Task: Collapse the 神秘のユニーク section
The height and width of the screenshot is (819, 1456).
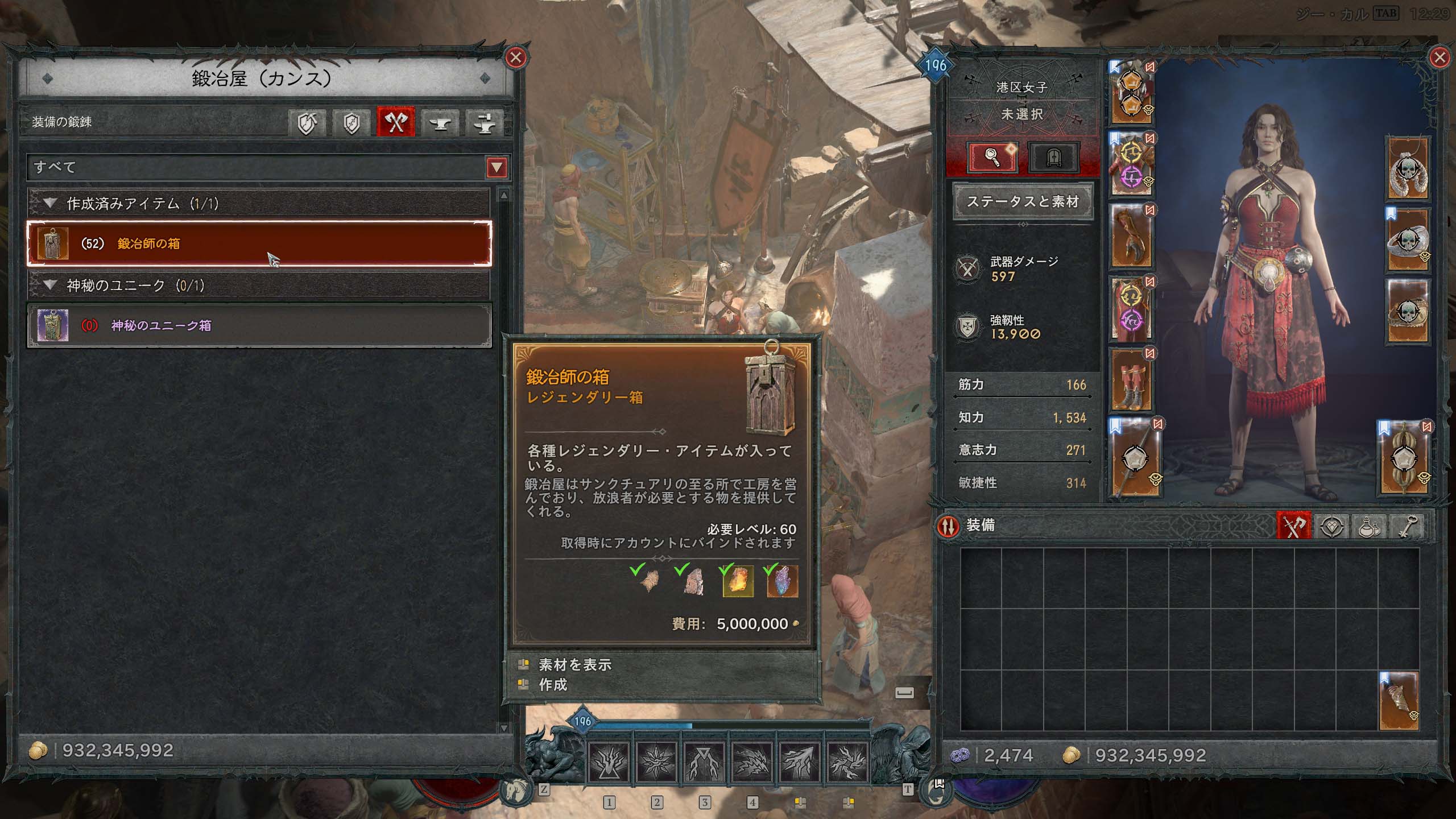Action: click(x=50, y=285)
